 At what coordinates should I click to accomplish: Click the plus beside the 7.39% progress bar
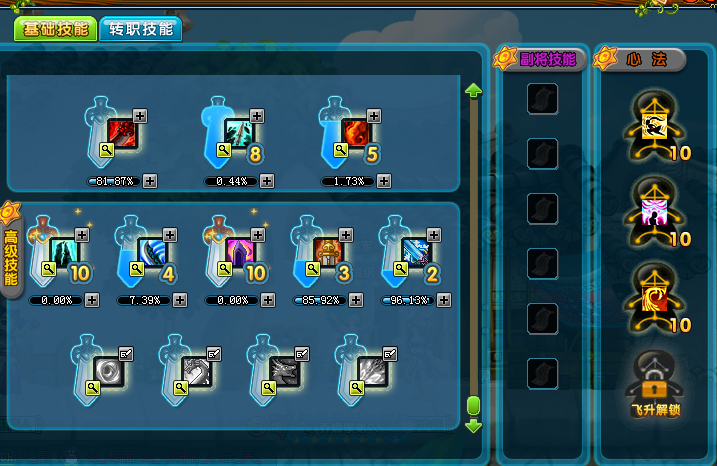coord(179,299)
